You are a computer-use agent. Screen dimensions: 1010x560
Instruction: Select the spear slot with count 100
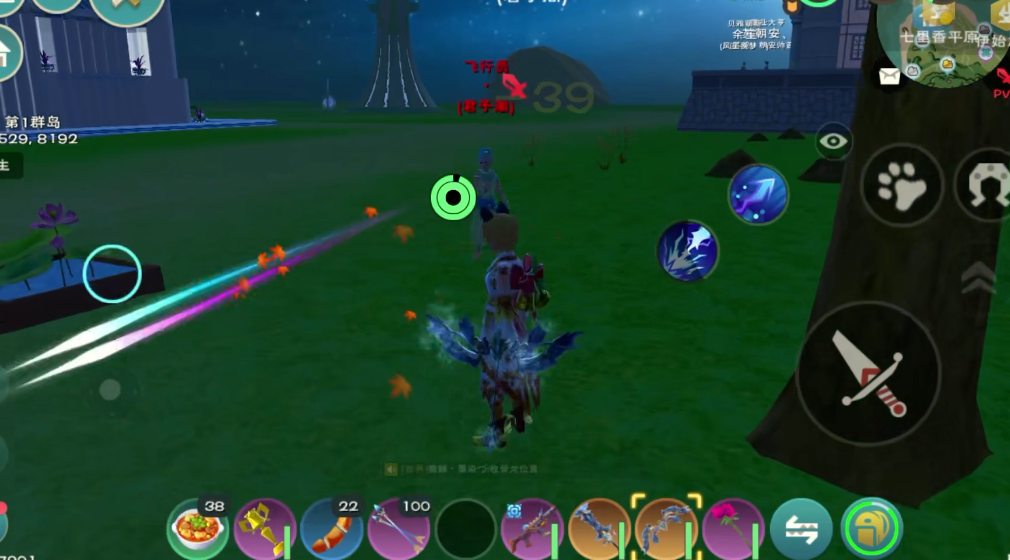(399, 529)
